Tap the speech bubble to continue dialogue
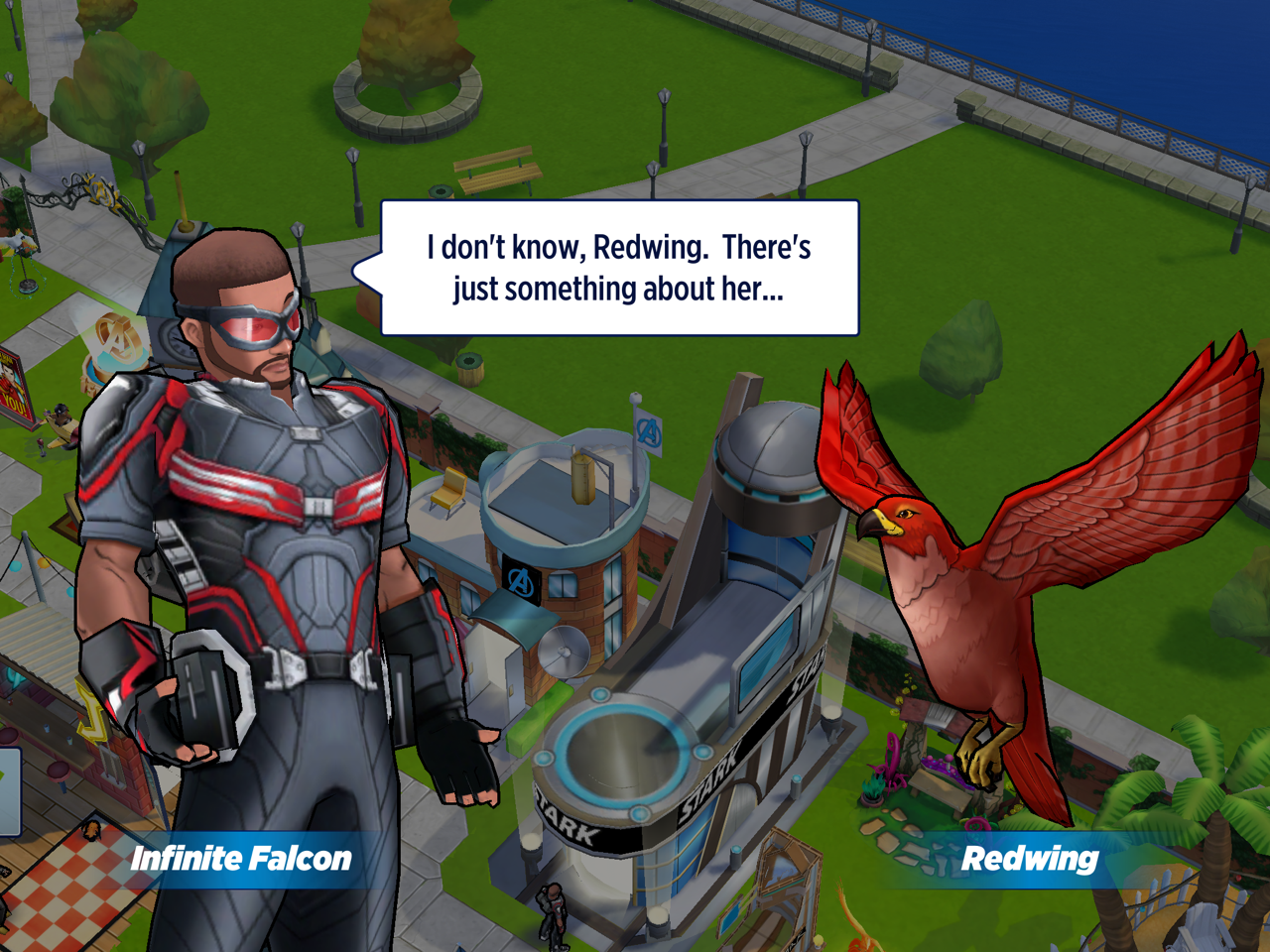The height and width of the screenshot is (952, 1270). coord(619,268)
